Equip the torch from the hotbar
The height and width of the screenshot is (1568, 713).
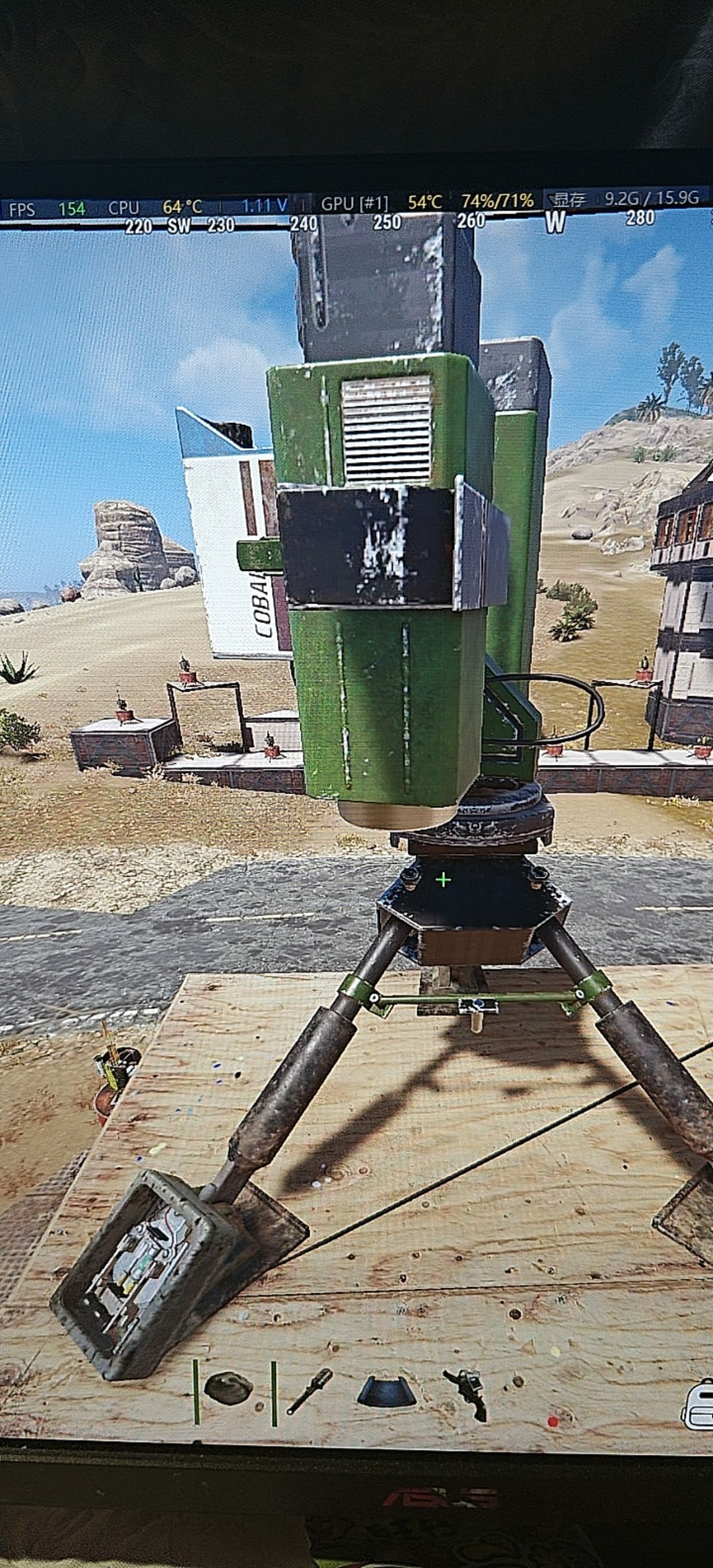coord(309,1390)
